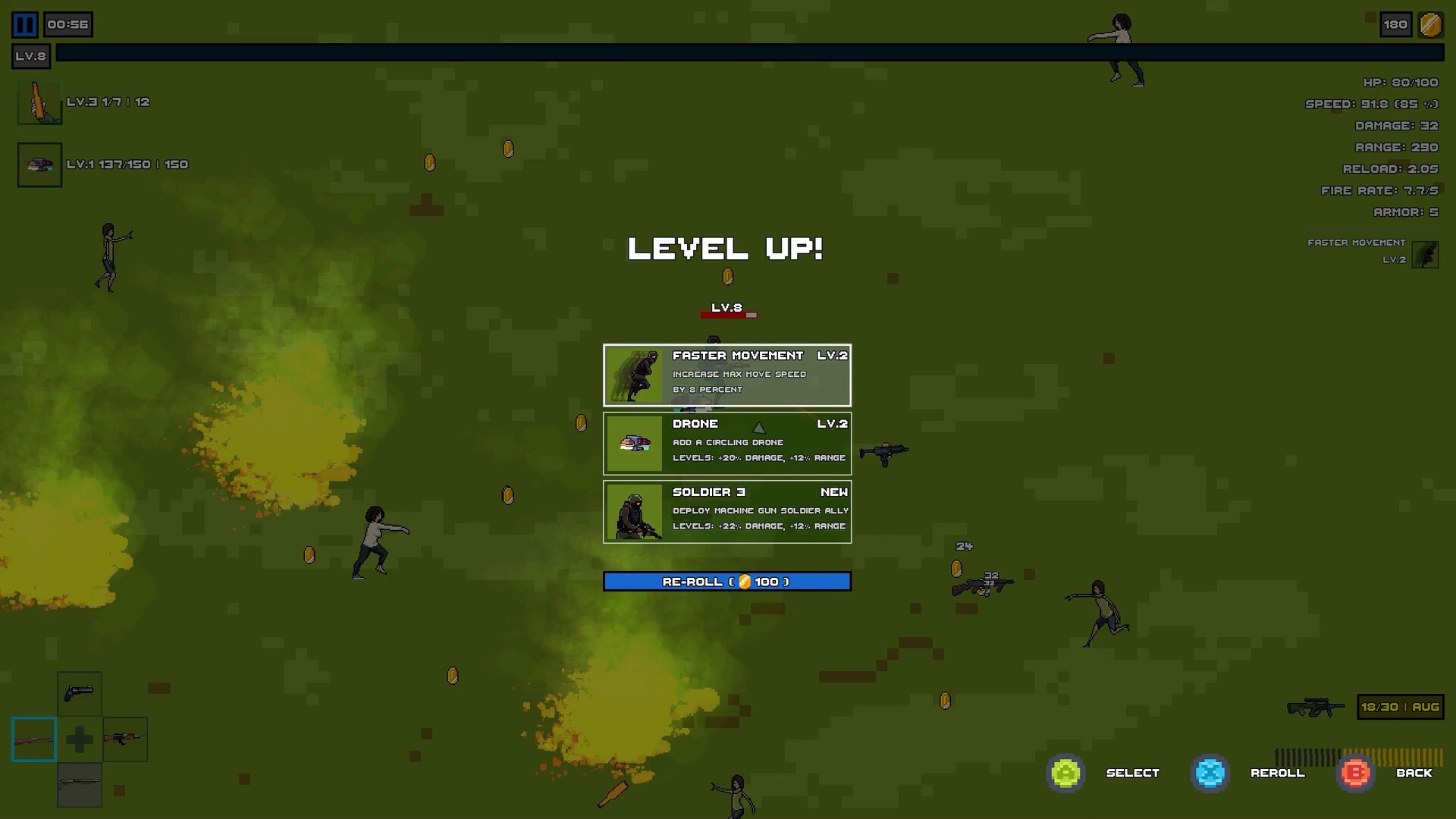The width and height of the screenshot is (1456, 819).
Task: Click the drone thumbnail on Drone card
Action: click(x=634, y=444)
